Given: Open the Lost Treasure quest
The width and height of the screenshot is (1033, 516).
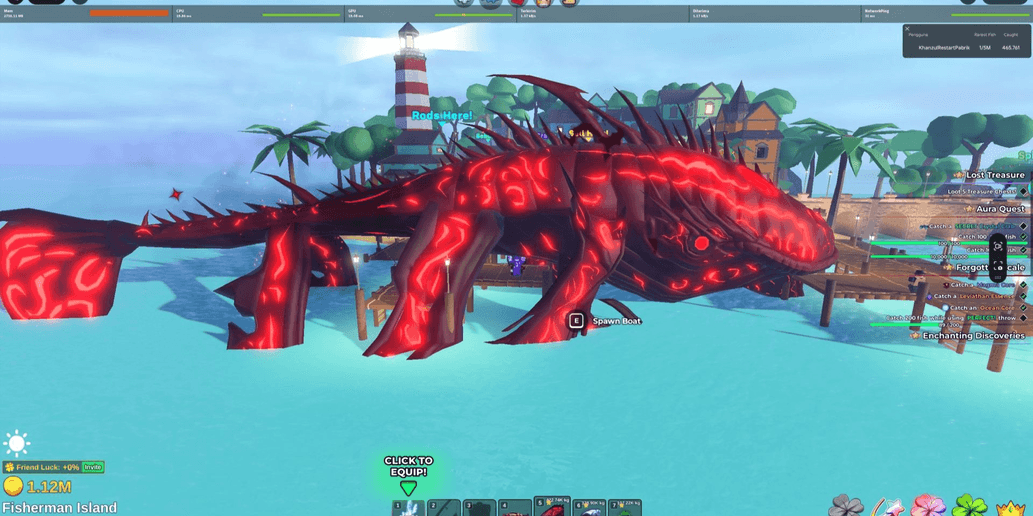Looking at the screenshot, I should (994, 175).
